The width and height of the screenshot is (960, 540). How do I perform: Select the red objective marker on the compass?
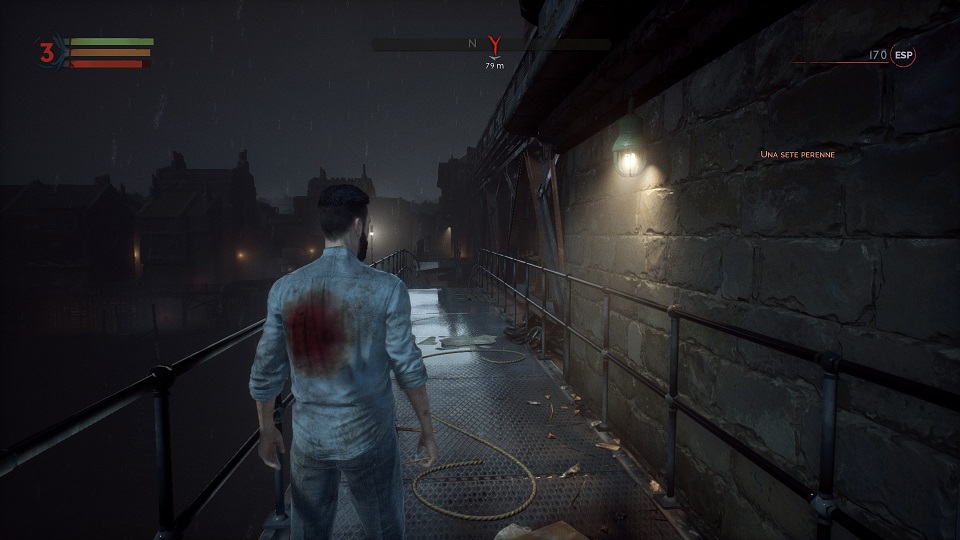pyautogui.click(x=493, y=45)
